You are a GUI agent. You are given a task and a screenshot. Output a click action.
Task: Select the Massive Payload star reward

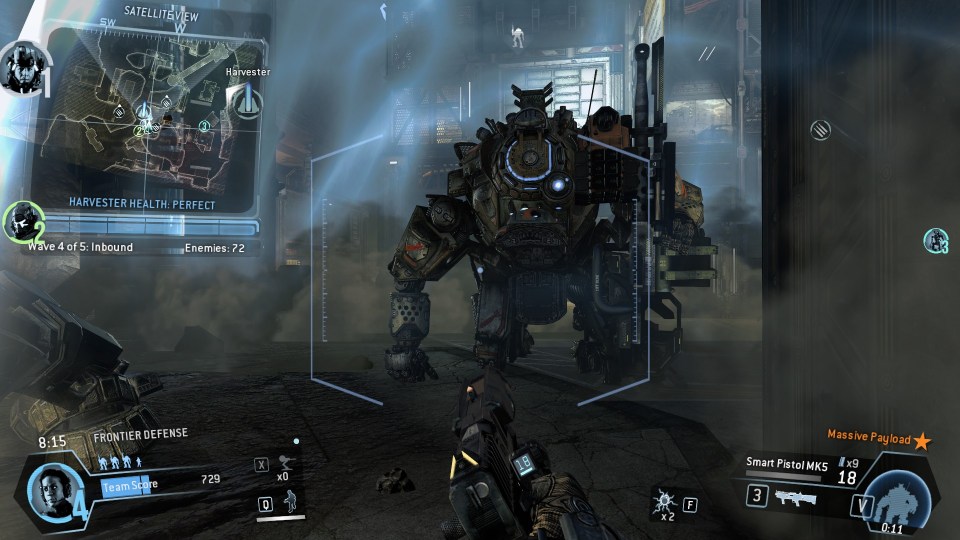(921, 440)
